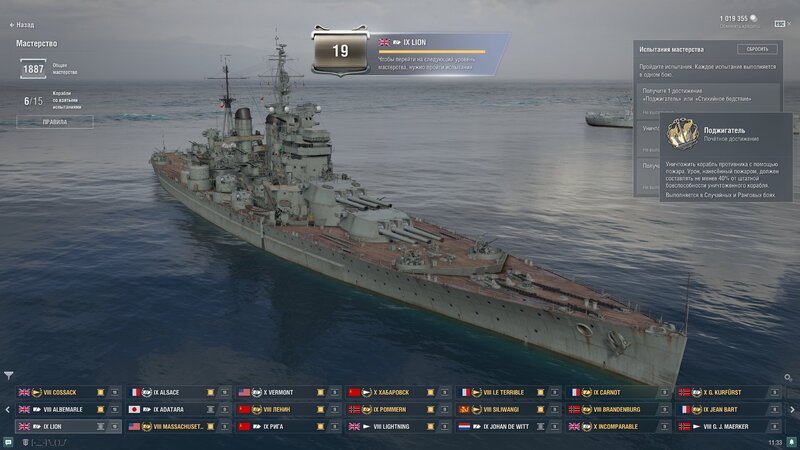This screenshot has height=450, width=800.
Task: Click the СБРОСИТЬ reset button
Action: [x=757, y=49]
